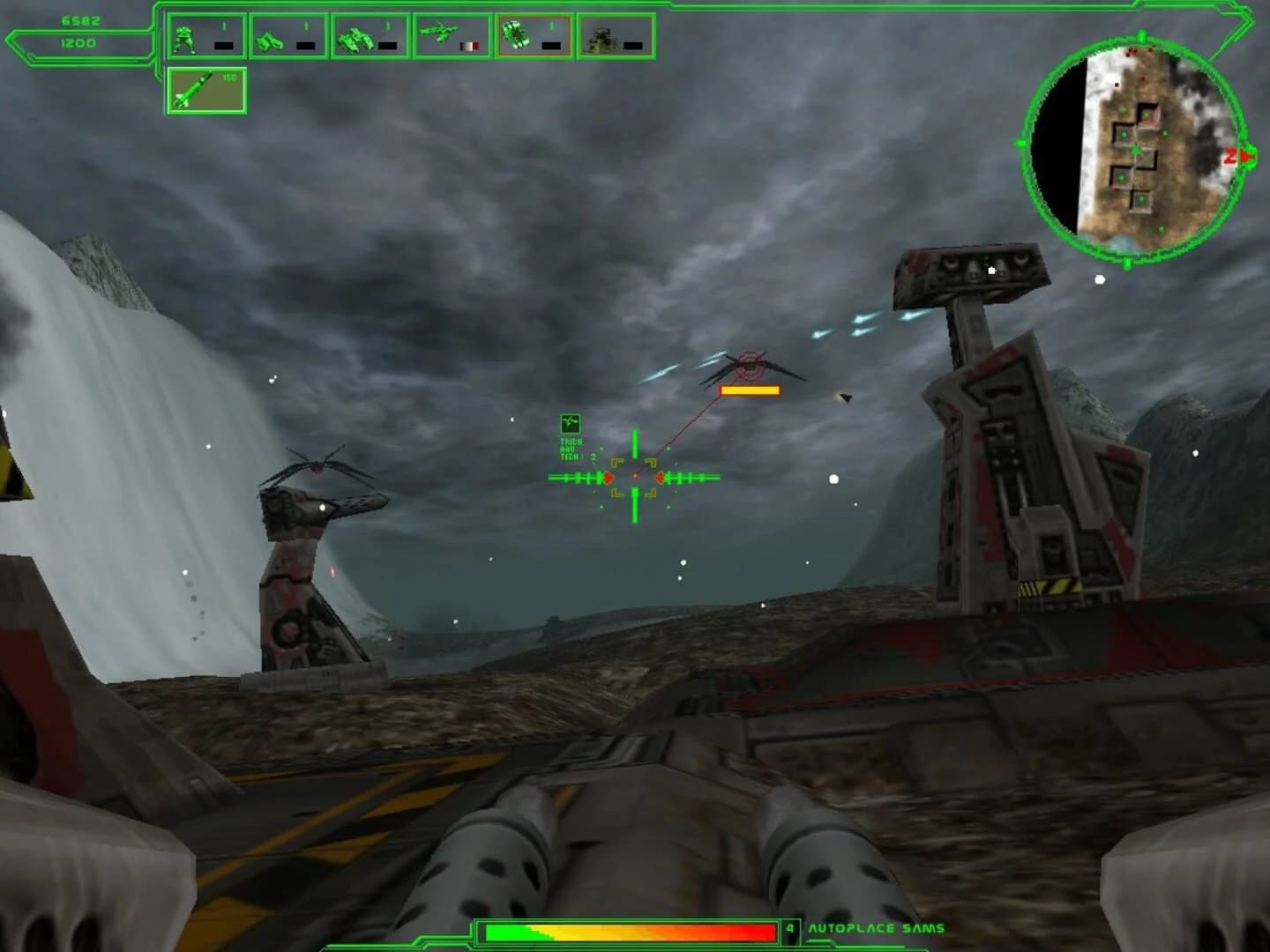Click the red 2 marker beside the minimap
This screenshot has height=952, width=1270.
pos(1232,155)
